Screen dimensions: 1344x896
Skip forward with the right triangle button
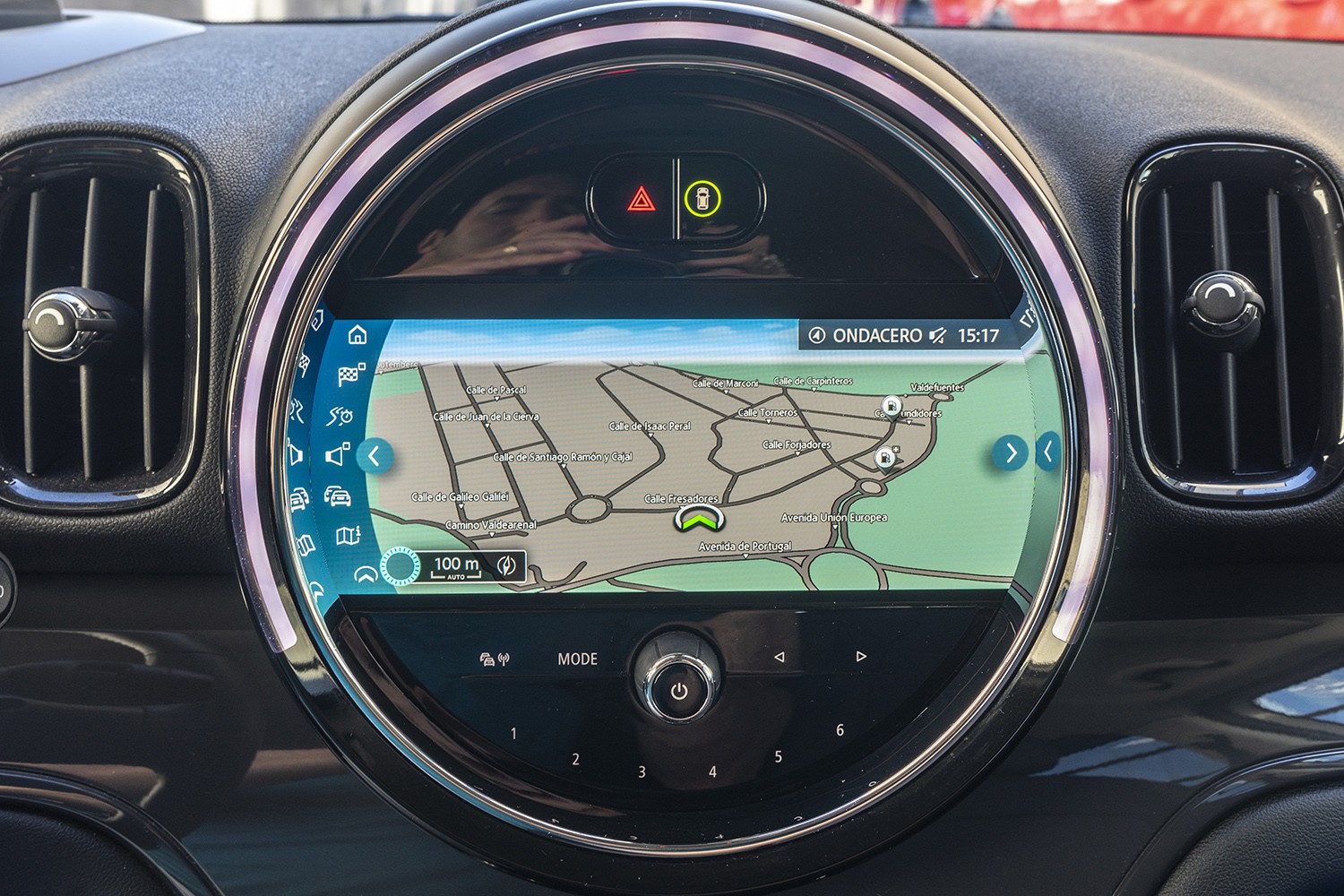tap(861, 657)
